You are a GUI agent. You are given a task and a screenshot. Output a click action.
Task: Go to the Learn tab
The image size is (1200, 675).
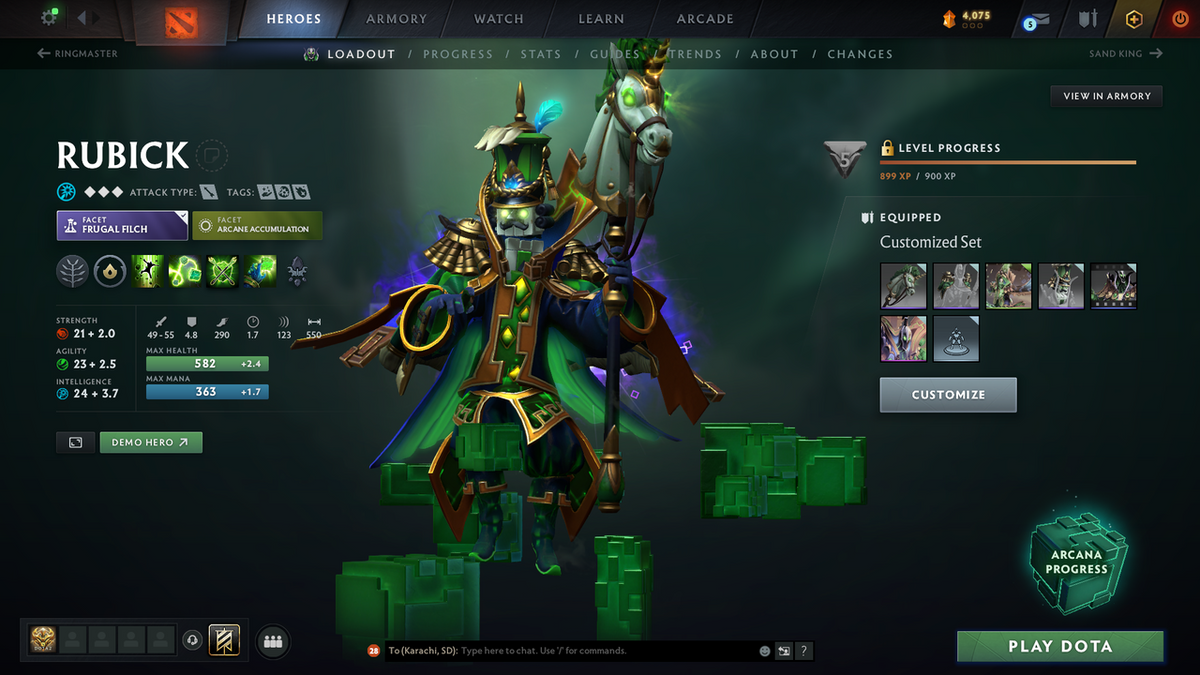click(601, 19)
